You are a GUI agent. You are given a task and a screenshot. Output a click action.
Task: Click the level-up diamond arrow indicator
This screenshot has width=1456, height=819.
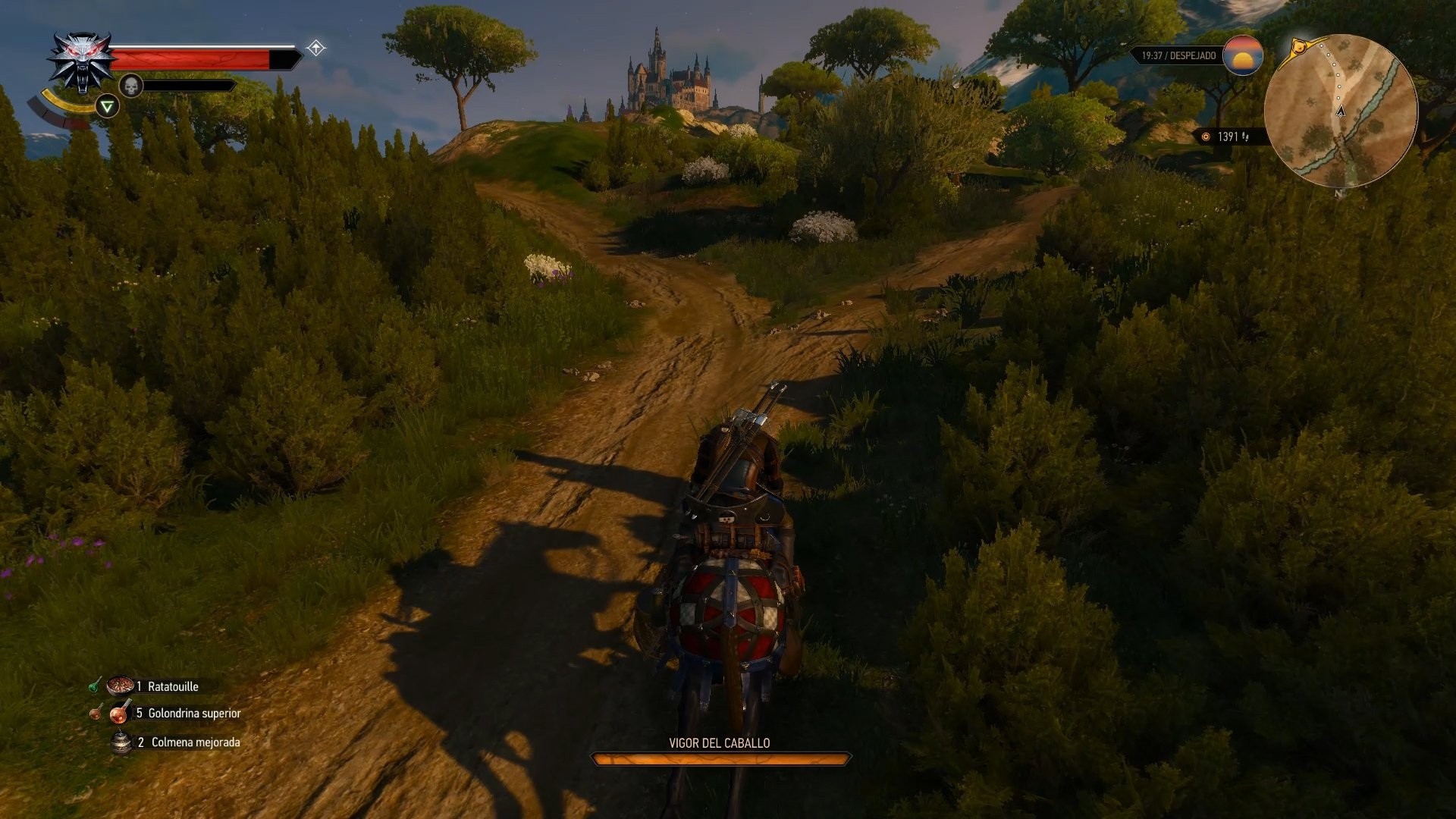click(x=316, y=49)
